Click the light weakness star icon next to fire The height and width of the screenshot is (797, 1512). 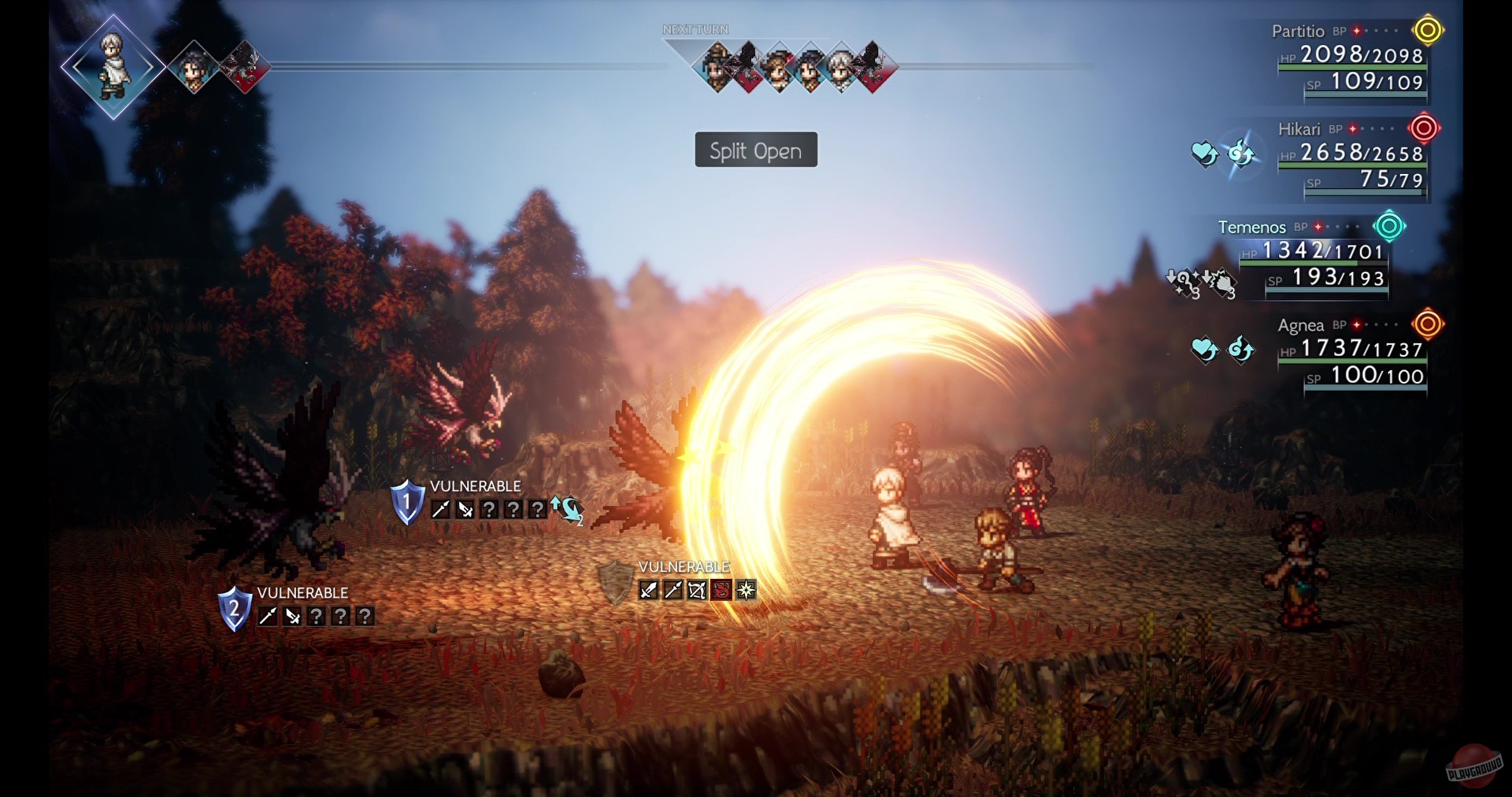tap(745, 590)
